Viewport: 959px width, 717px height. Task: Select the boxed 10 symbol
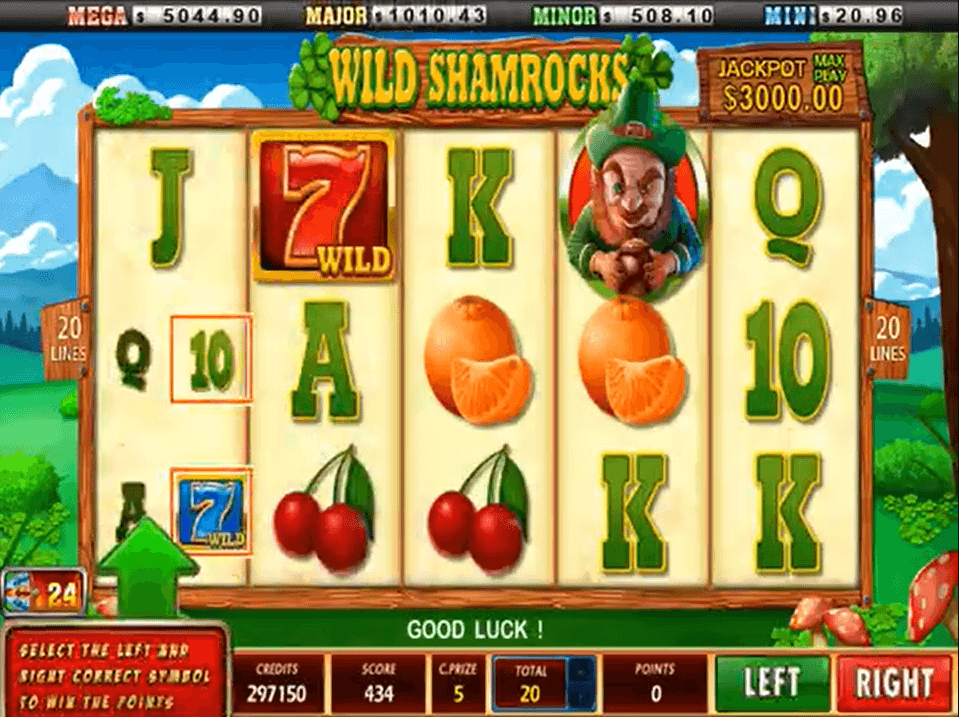(210, 357)
